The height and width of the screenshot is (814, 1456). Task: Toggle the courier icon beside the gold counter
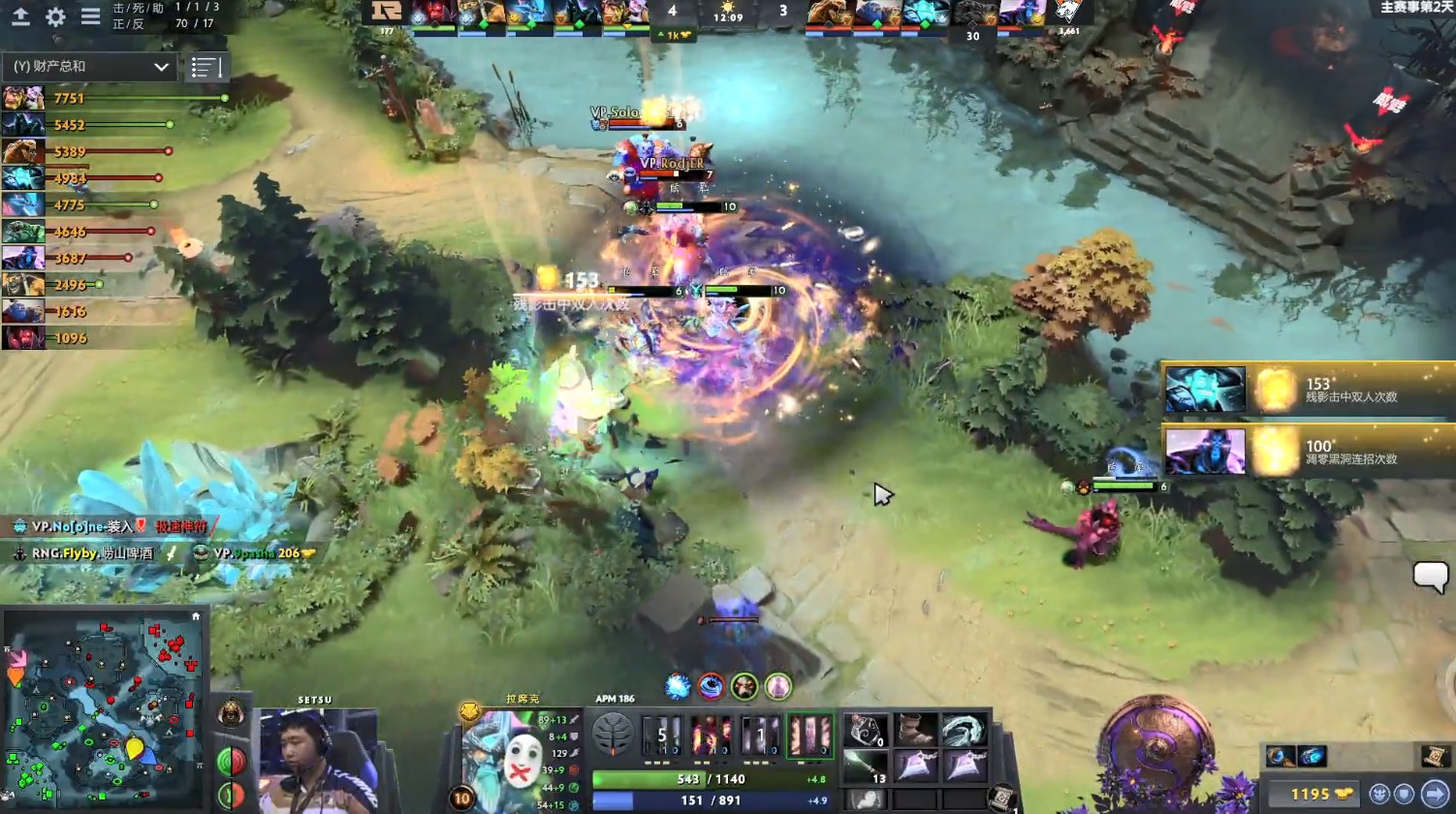[1380, 793]
